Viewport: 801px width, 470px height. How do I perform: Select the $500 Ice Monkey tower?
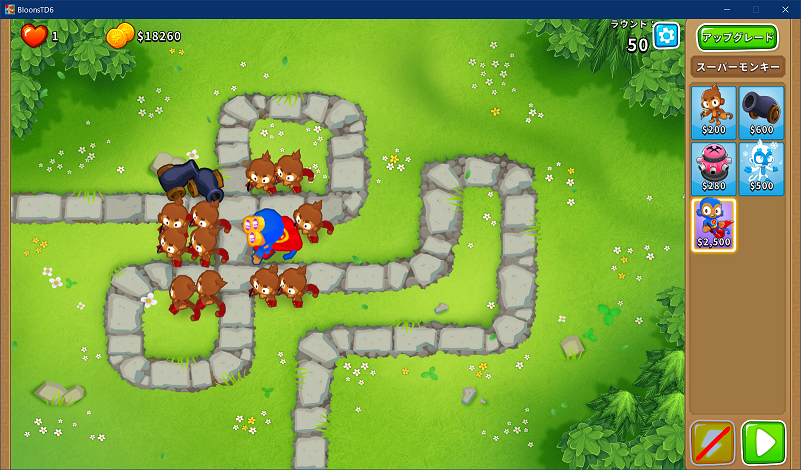(761, 167)
